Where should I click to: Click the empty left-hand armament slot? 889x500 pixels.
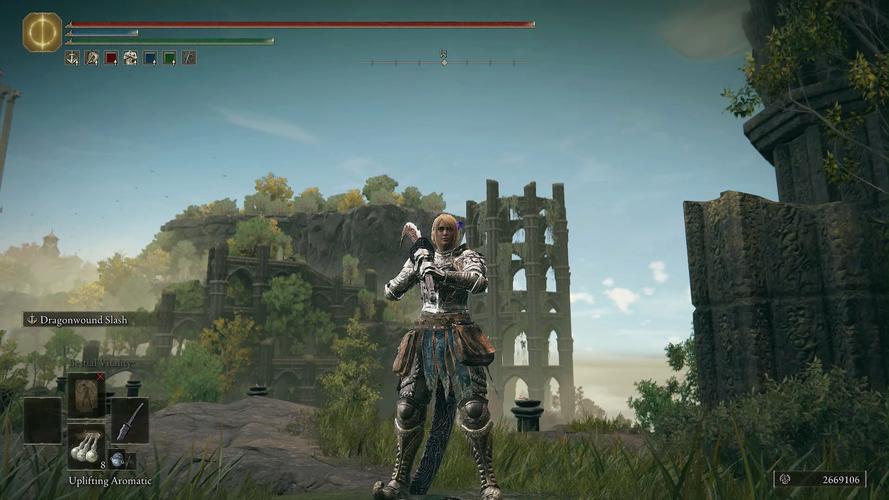point(42,420)
